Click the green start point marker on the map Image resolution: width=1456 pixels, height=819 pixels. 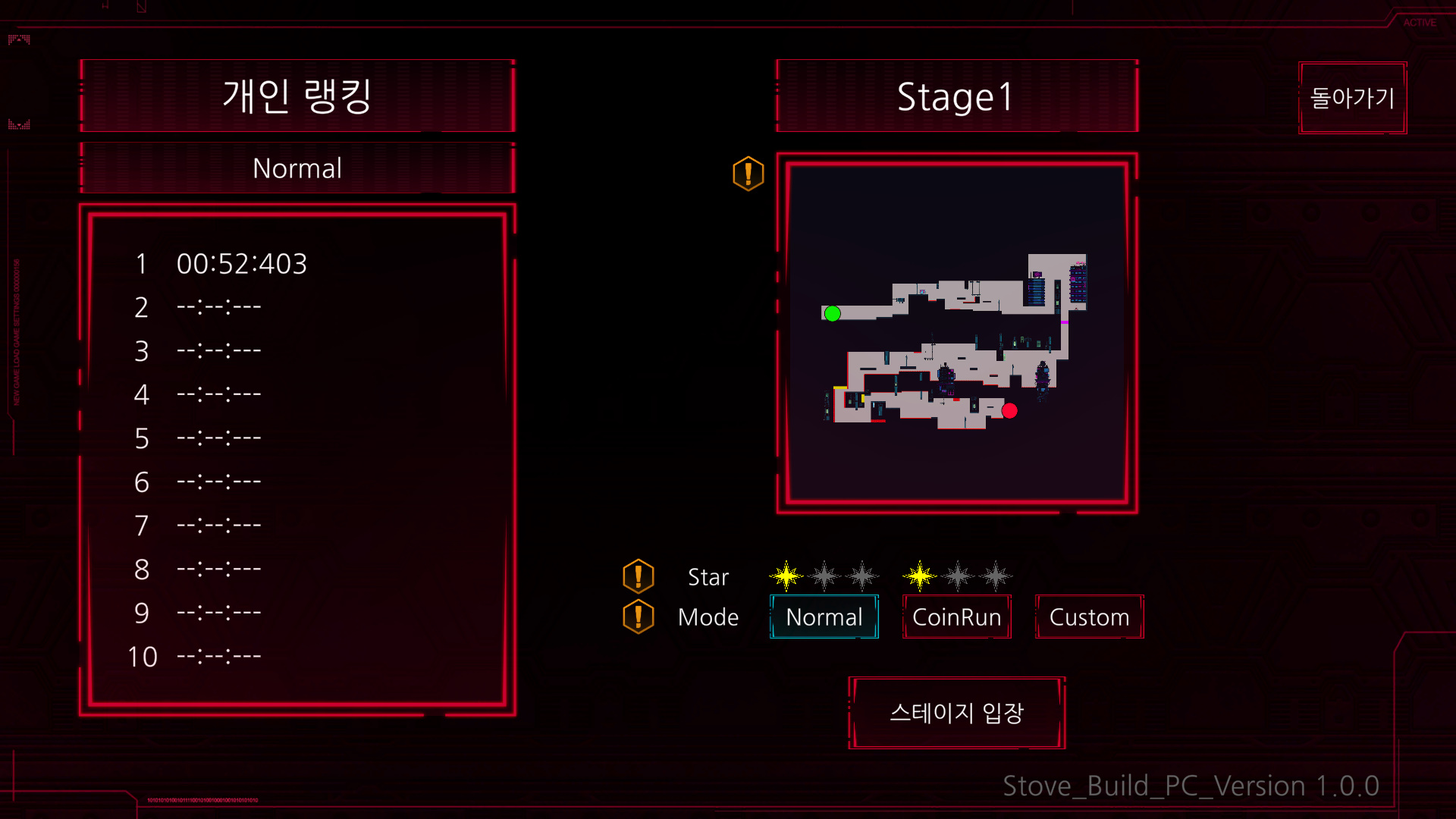[x=832, y=312]
